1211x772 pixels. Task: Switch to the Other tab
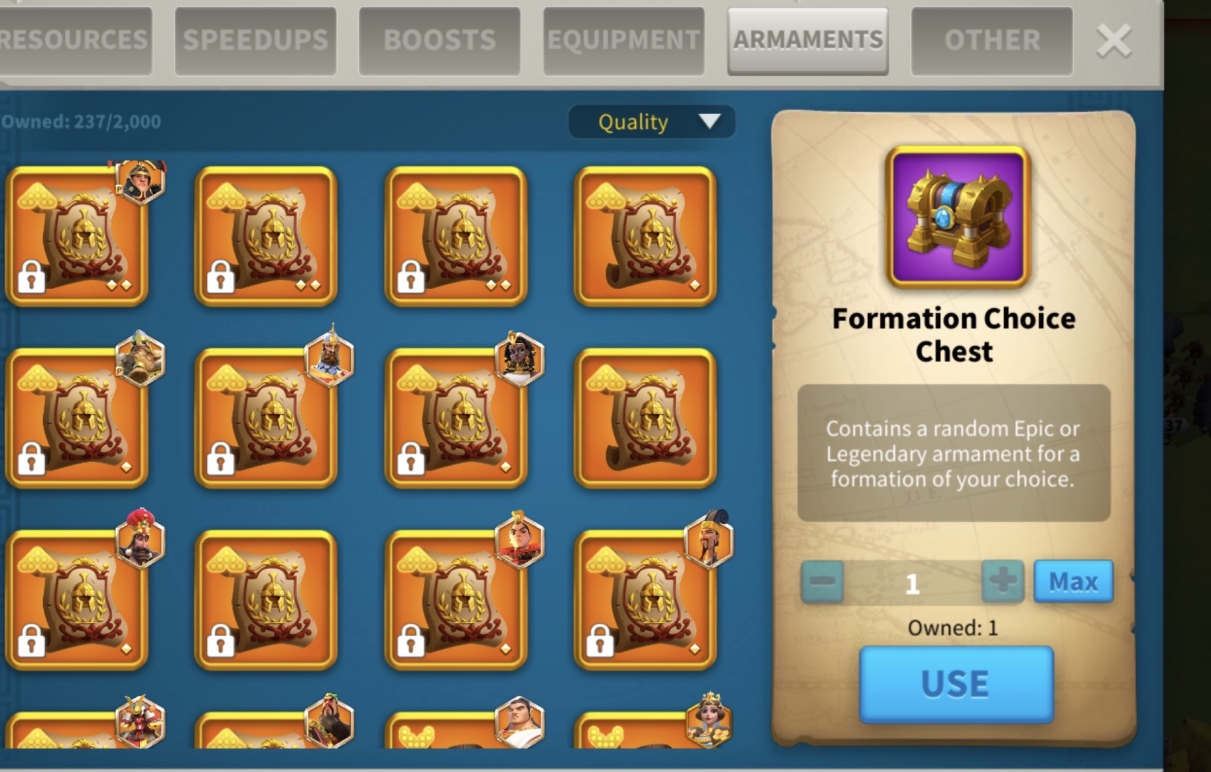click(991, 41)
